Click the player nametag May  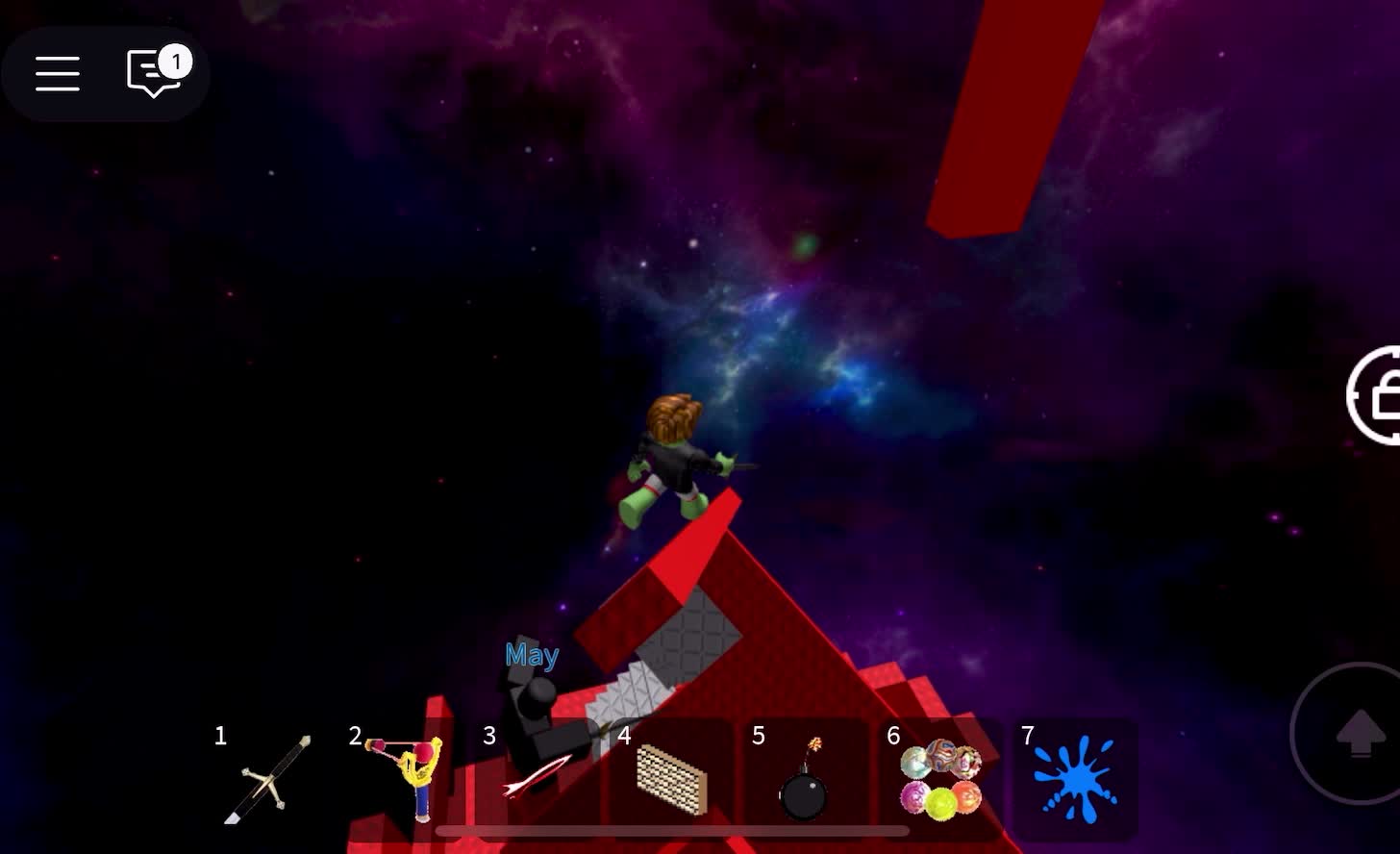532,655
